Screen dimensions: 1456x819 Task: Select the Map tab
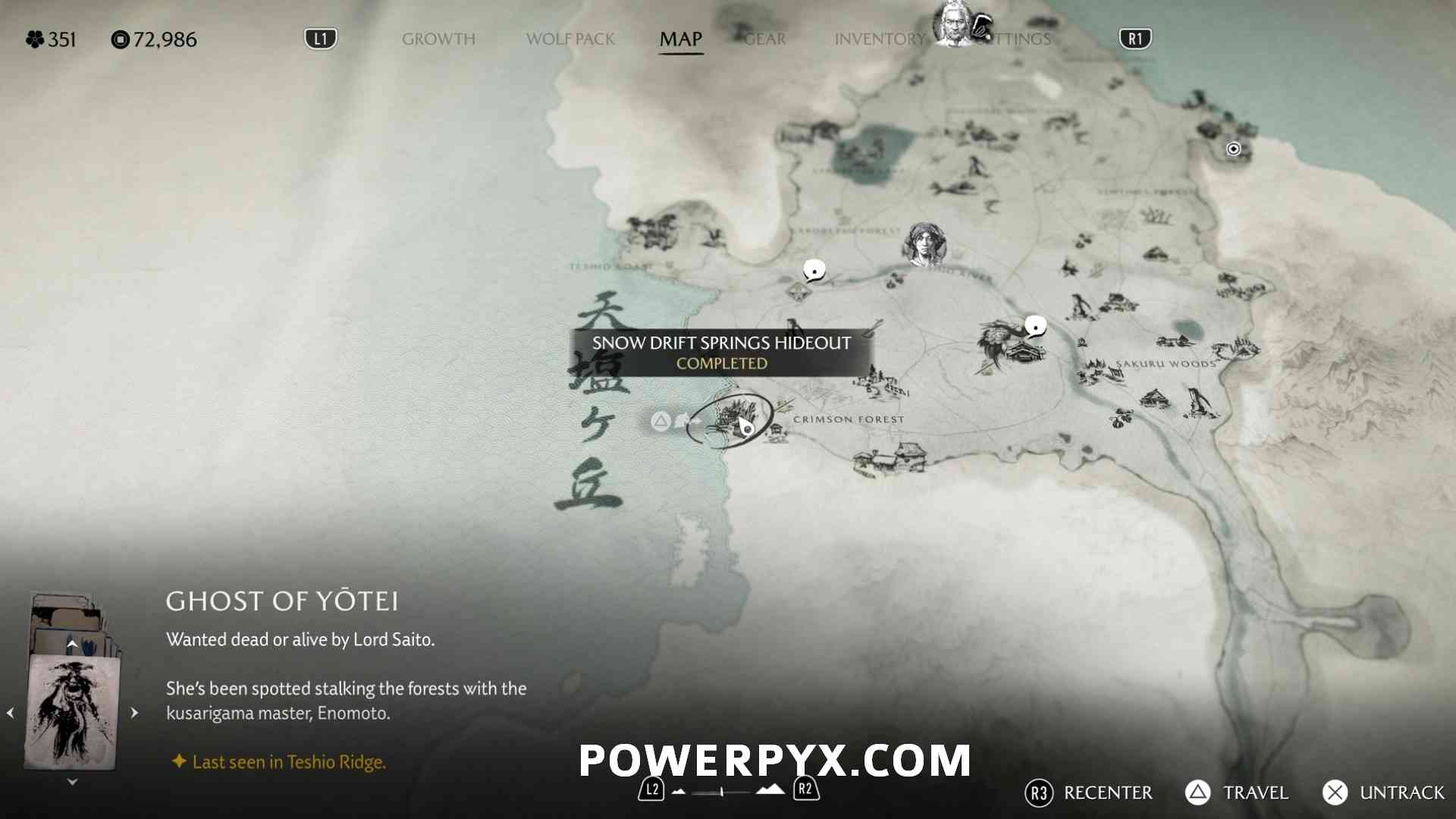pos(680,39)
